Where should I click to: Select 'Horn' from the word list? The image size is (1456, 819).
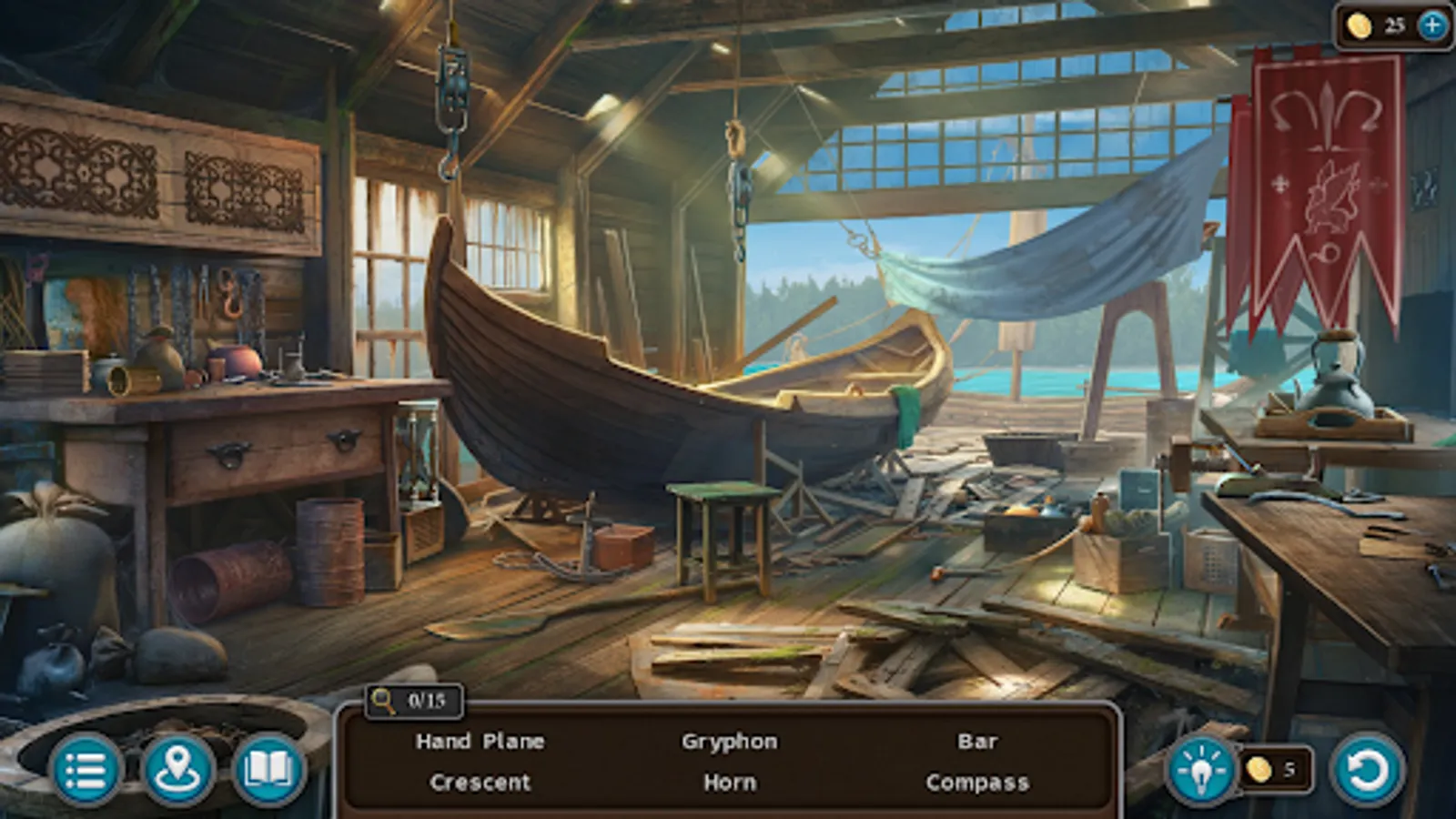[728, 782]
